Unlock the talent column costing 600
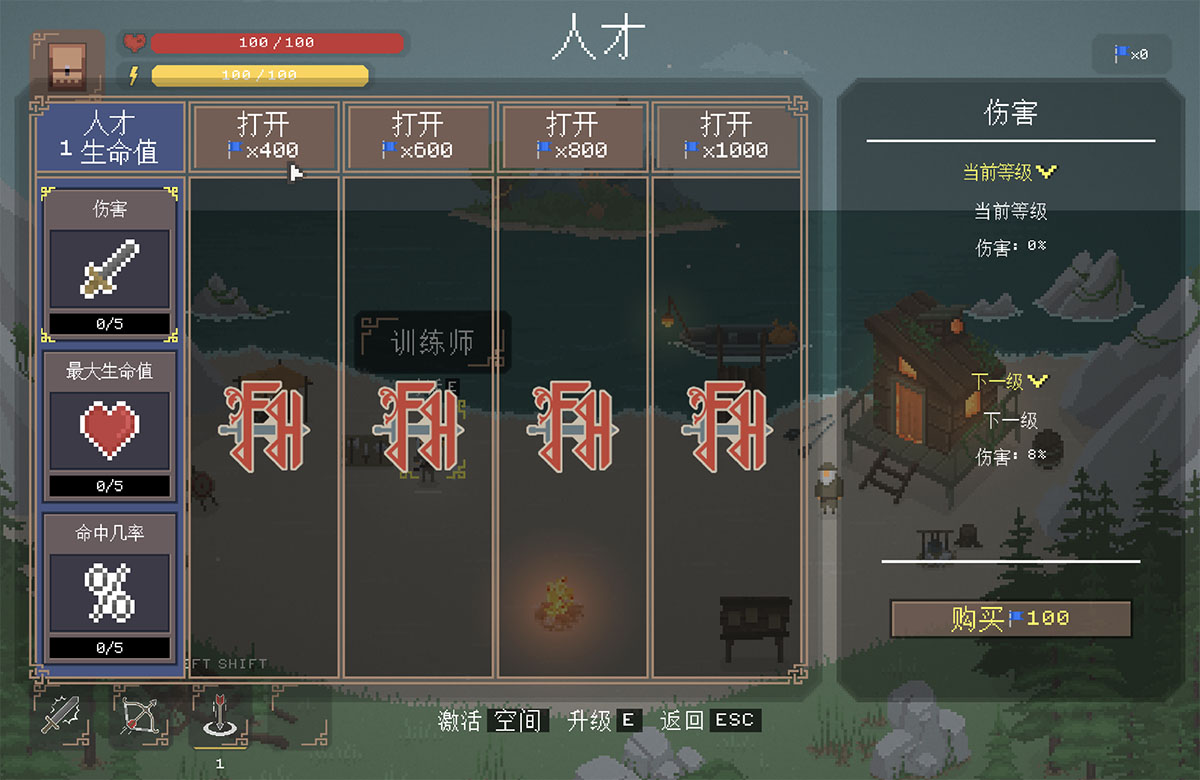The height and width of the screenshot is (780, 1200). click(x=418, y=137)
